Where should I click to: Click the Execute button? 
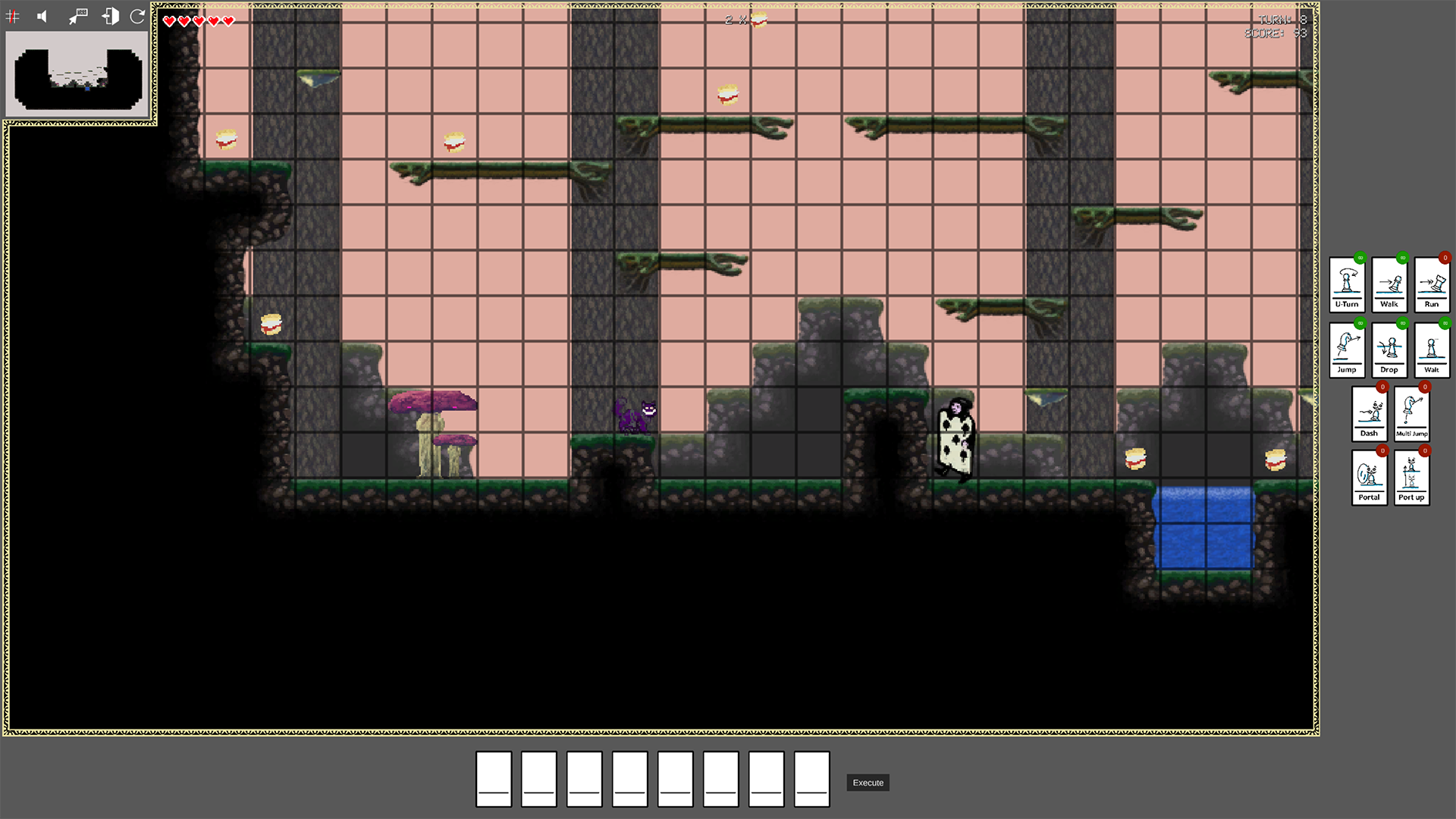[868, 783]
